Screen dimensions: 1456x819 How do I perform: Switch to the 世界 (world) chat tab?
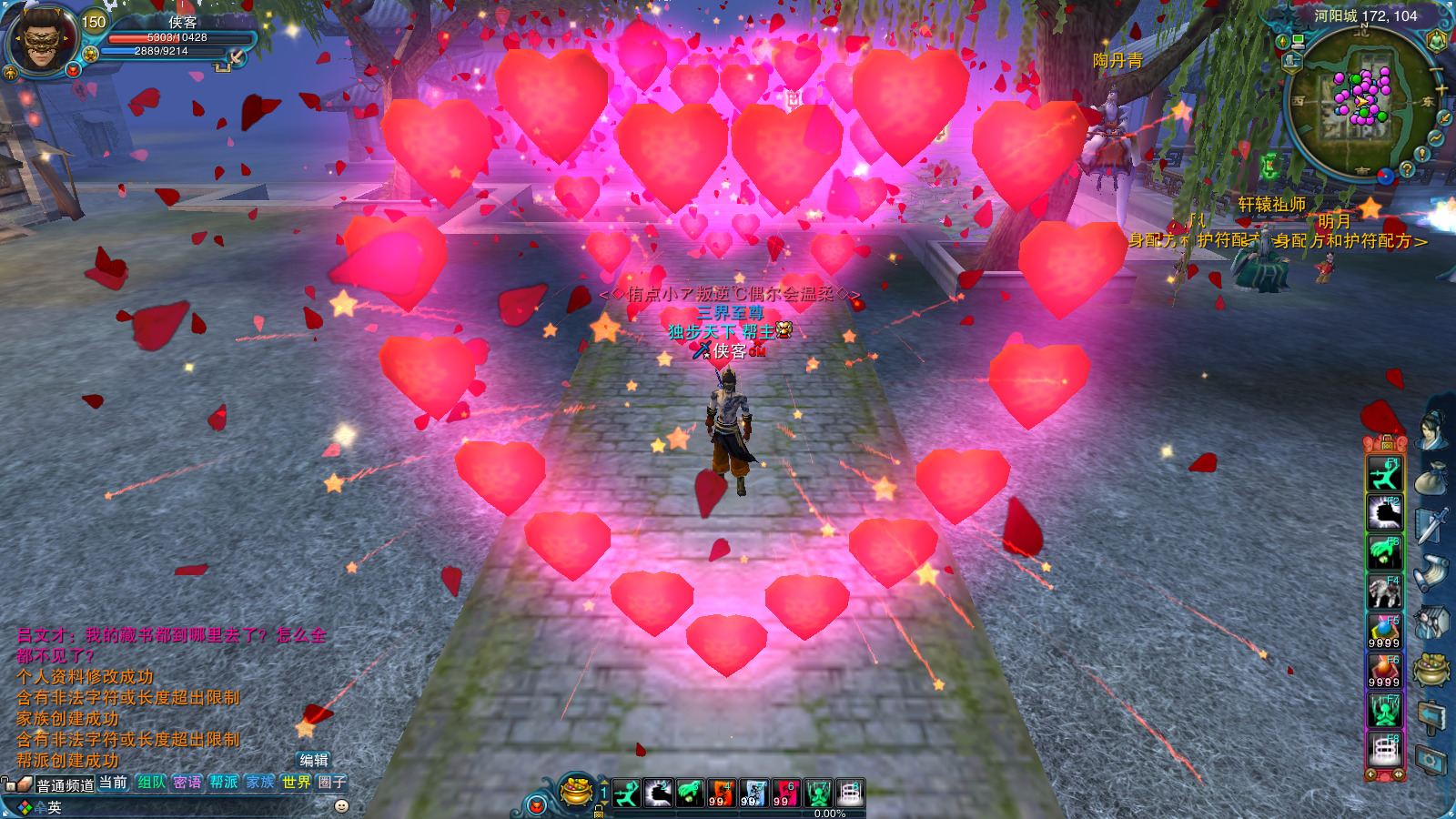[x=296, y=782]
